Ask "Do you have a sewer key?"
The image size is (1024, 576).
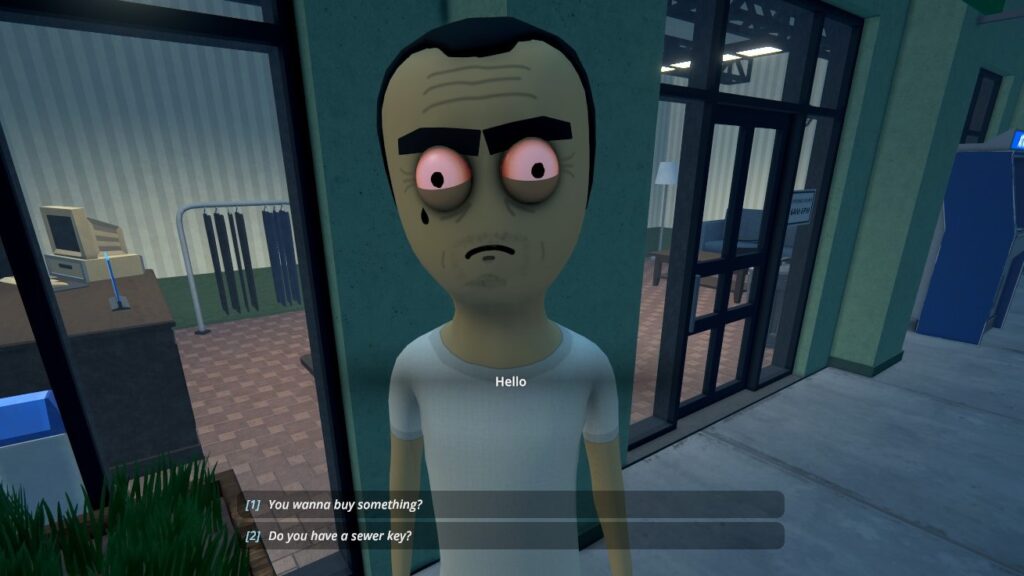click(x=340, y=536)
